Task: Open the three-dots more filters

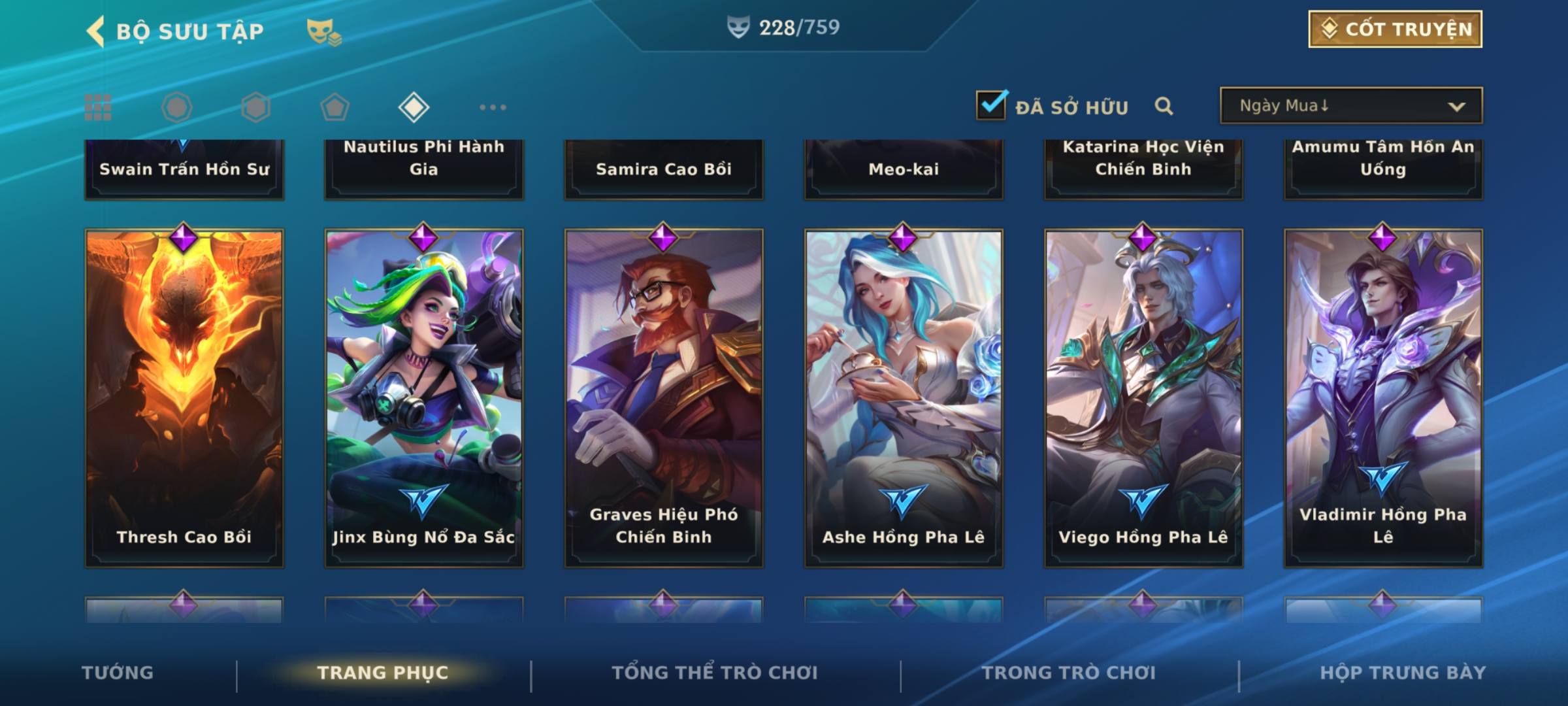Action: tap(493, 107)
